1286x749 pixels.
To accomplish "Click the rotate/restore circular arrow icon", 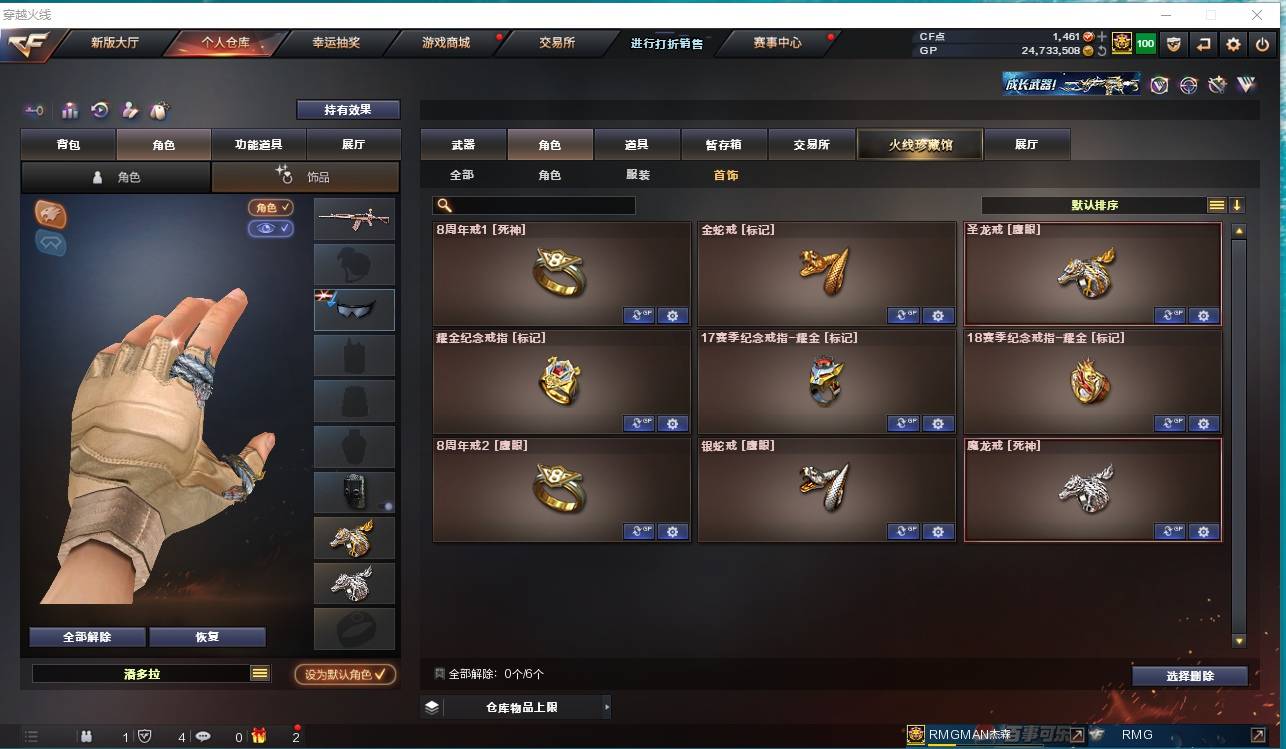I will pyautogui.click(x=98, y=110).
